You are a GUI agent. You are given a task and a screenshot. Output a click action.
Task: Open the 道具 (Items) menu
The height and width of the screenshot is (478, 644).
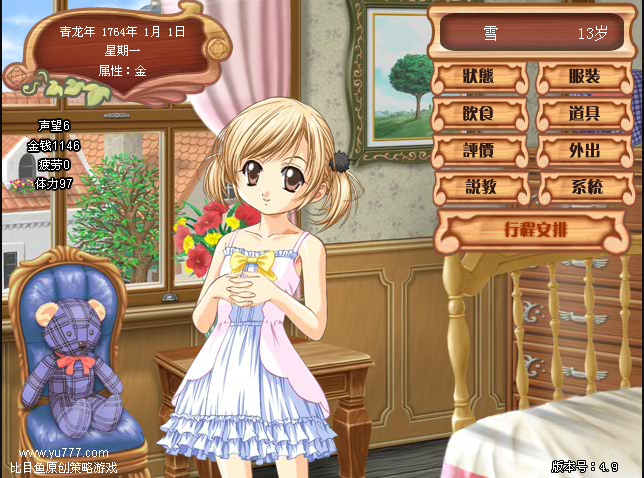584,113
